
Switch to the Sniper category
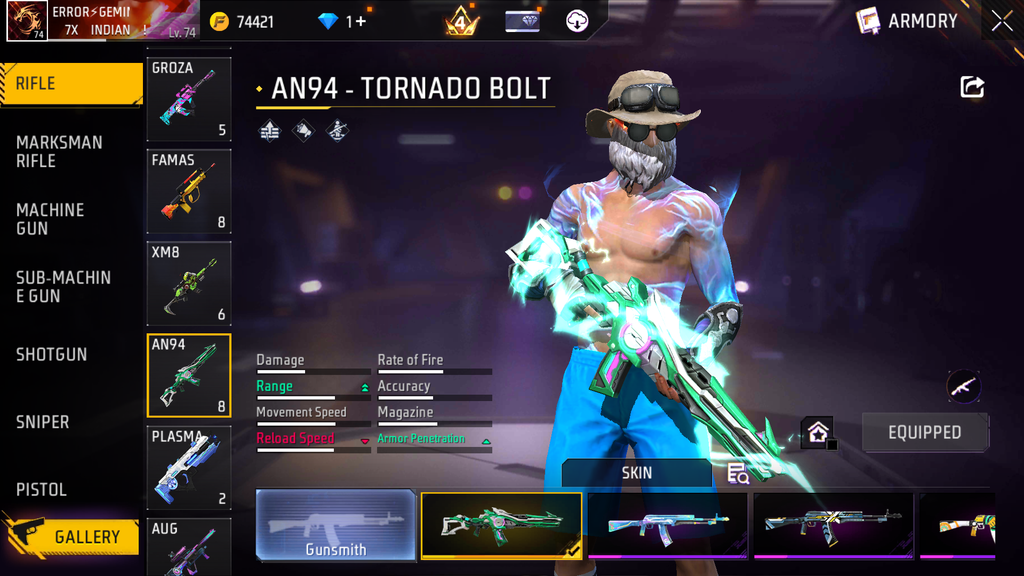43,422
